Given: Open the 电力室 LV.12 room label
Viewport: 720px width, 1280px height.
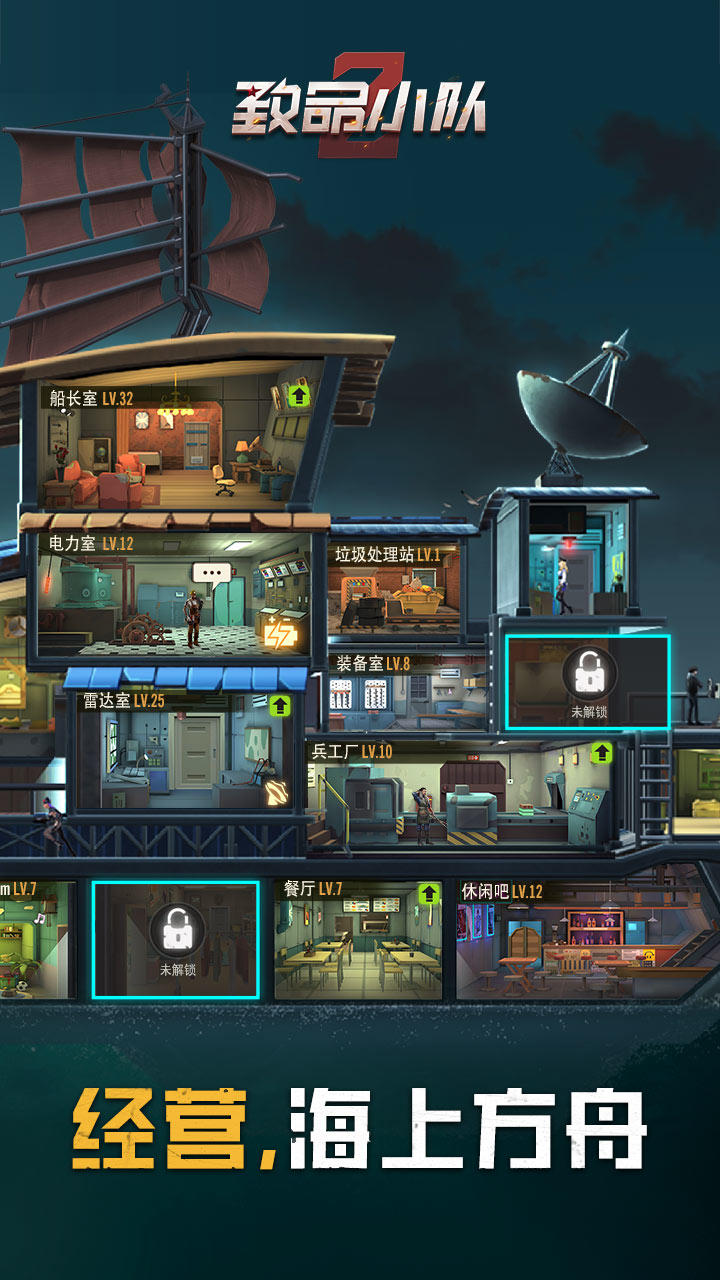Looking at the screenshot, I should pos(91,544).
